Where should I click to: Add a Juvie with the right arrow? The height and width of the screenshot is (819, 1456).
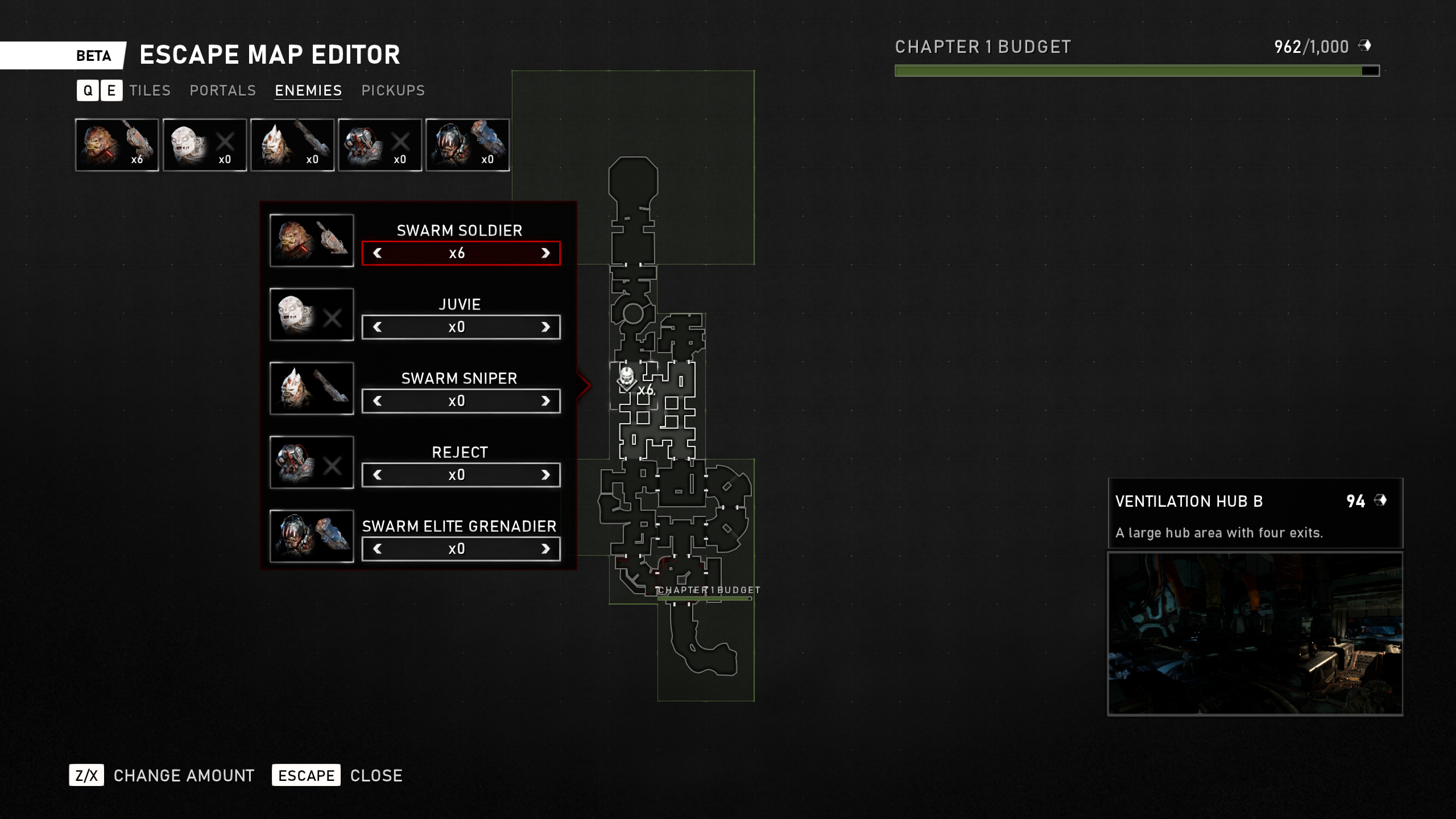545,327
